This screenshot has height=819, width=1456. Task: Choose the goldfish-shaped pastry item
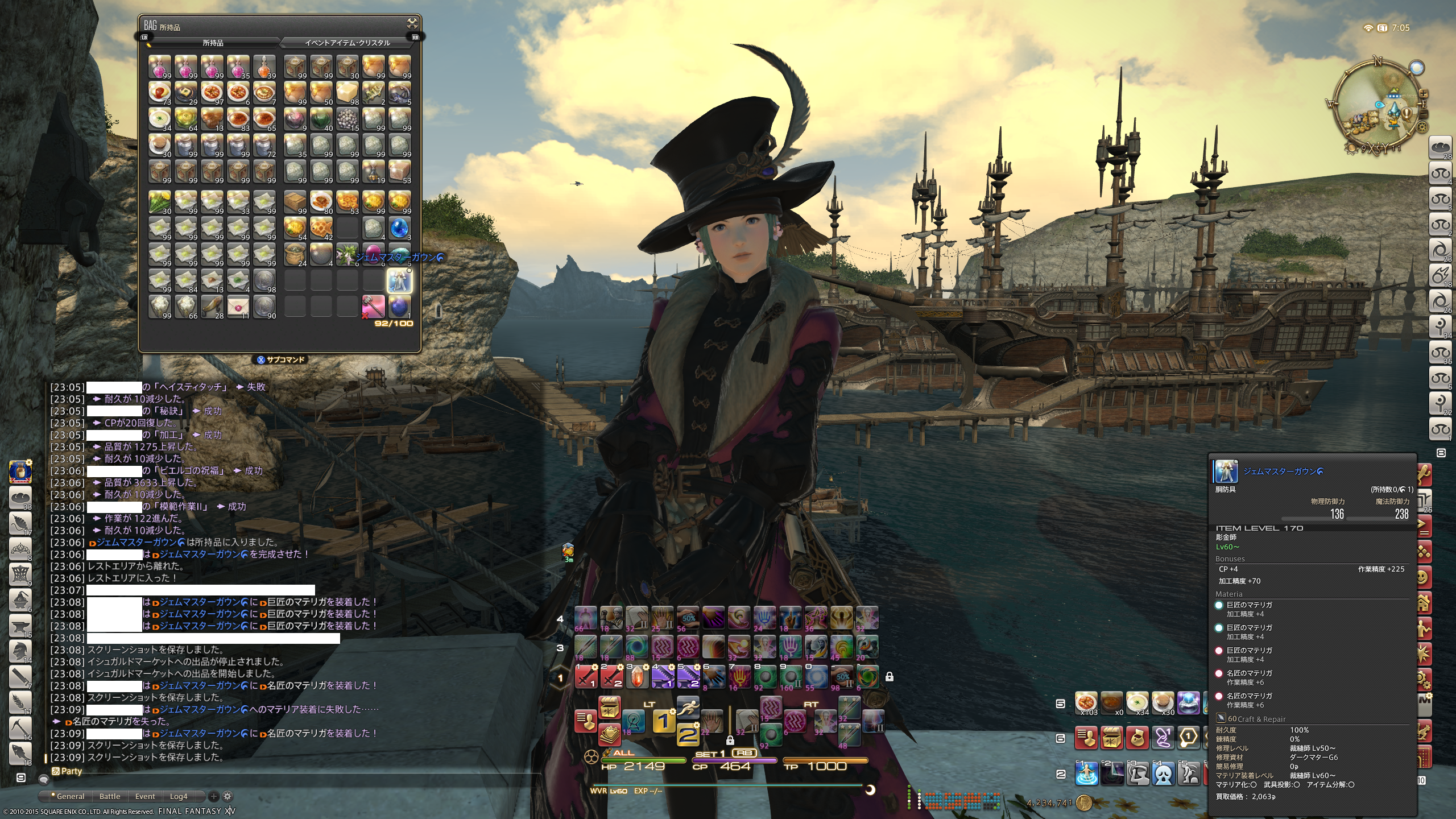coord(212,306)
